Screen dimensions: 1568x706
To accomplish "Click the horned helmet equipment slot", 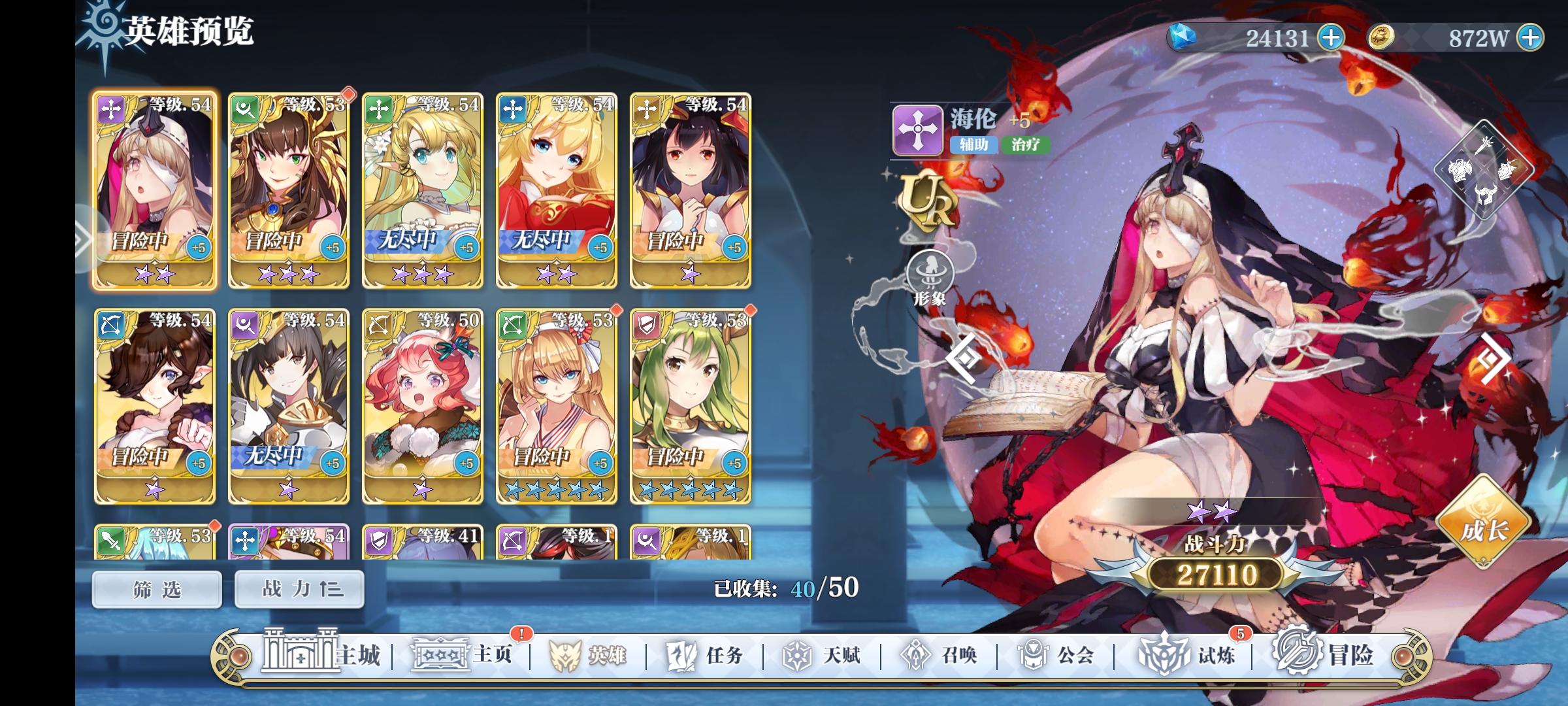I will pyautogui.click(x=1486, y=193).
